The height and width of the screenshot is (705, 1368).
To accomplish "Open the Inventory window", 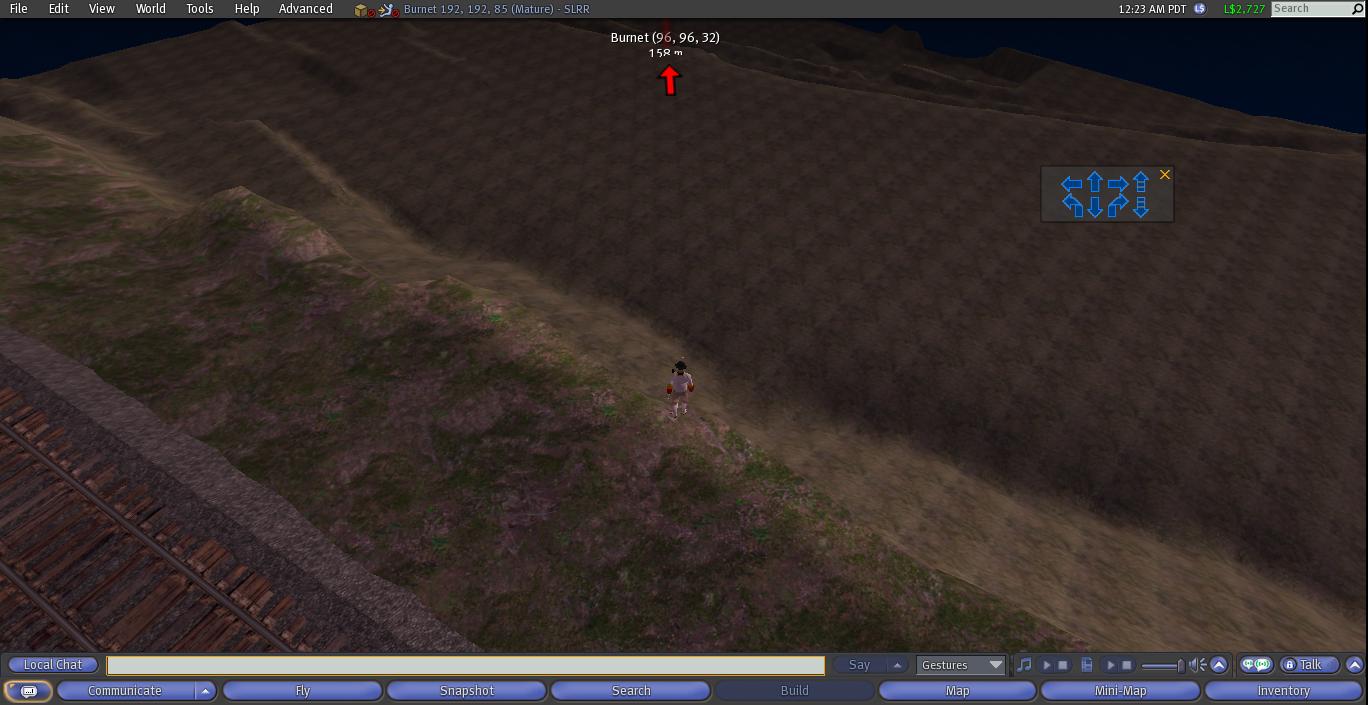I will click(1283, 691).
